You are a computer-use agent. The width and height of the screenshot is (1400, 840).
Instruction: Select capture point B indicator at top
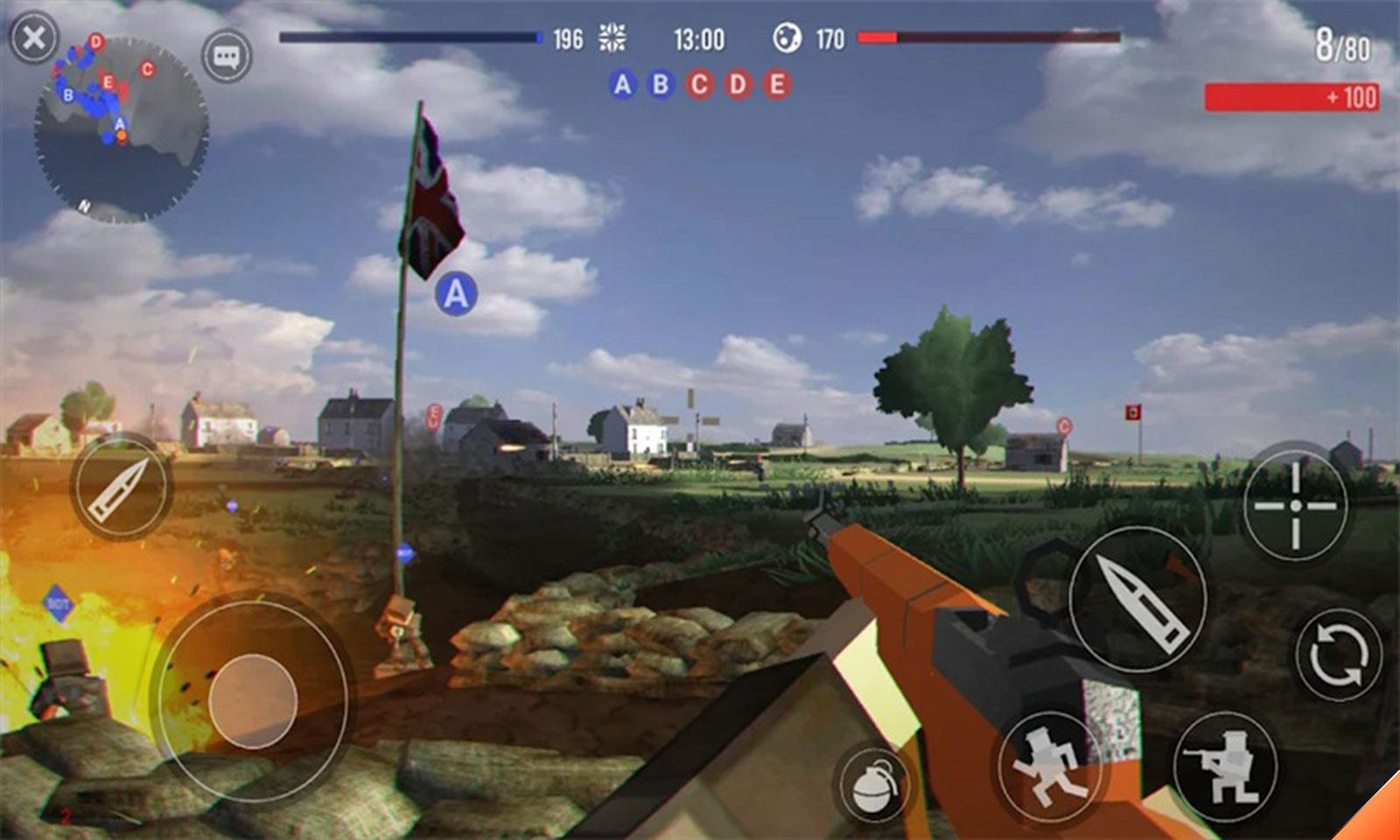pos(661,84)
